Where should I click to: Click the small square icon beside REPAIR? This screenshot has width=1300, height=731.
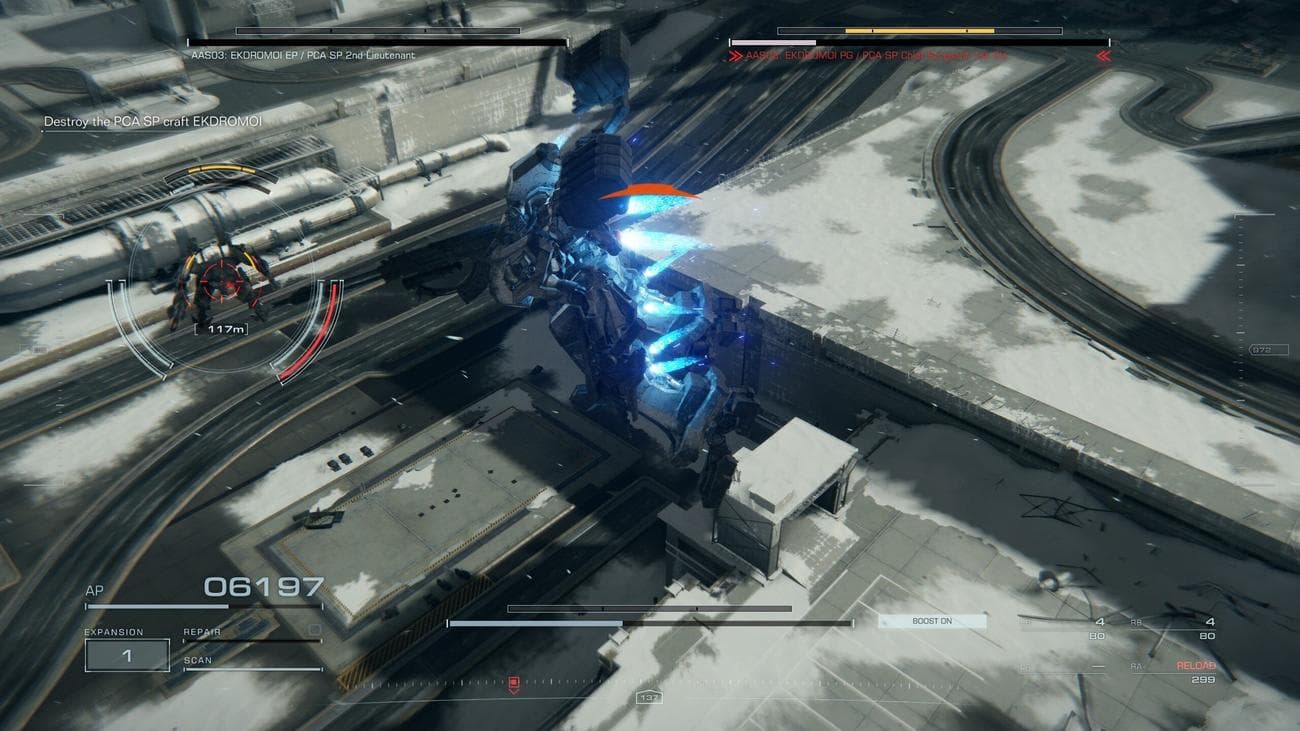pyautogui.click(x=315, y=630)
